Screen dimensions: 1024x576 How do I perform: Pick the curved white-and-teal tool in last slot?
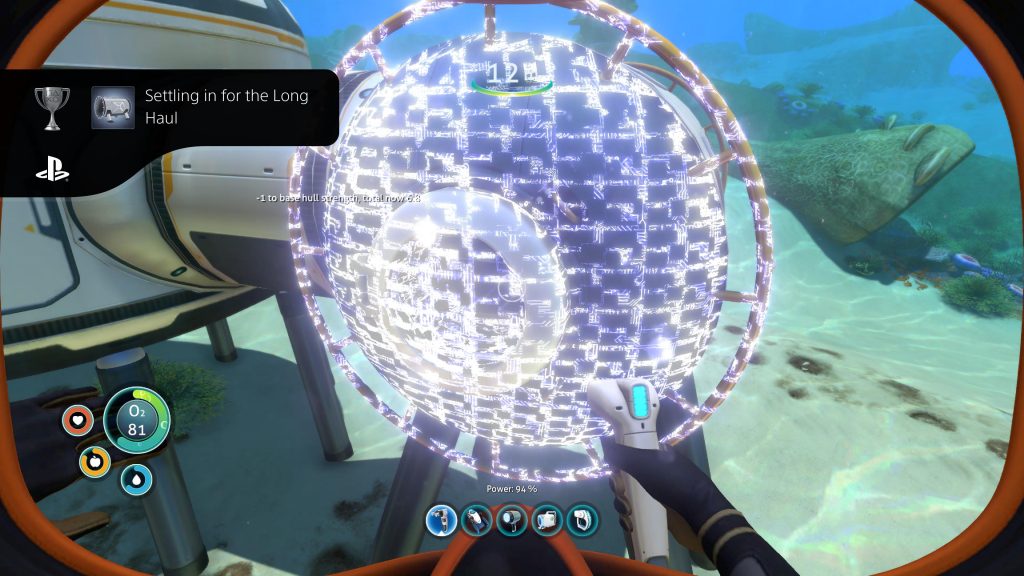point(582,520)
